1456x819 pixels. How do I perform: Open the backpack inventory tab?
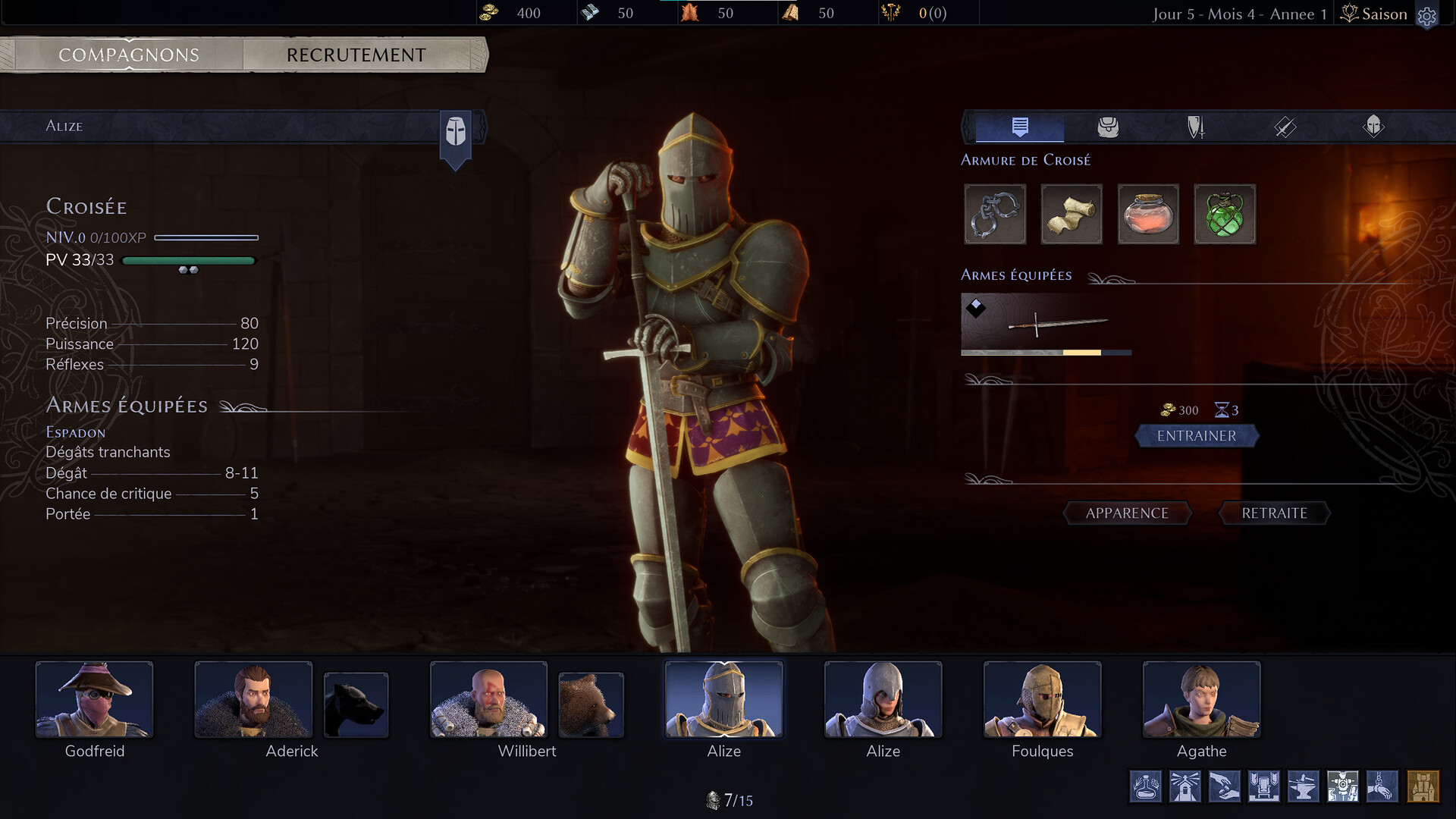tap(1108, 127)
